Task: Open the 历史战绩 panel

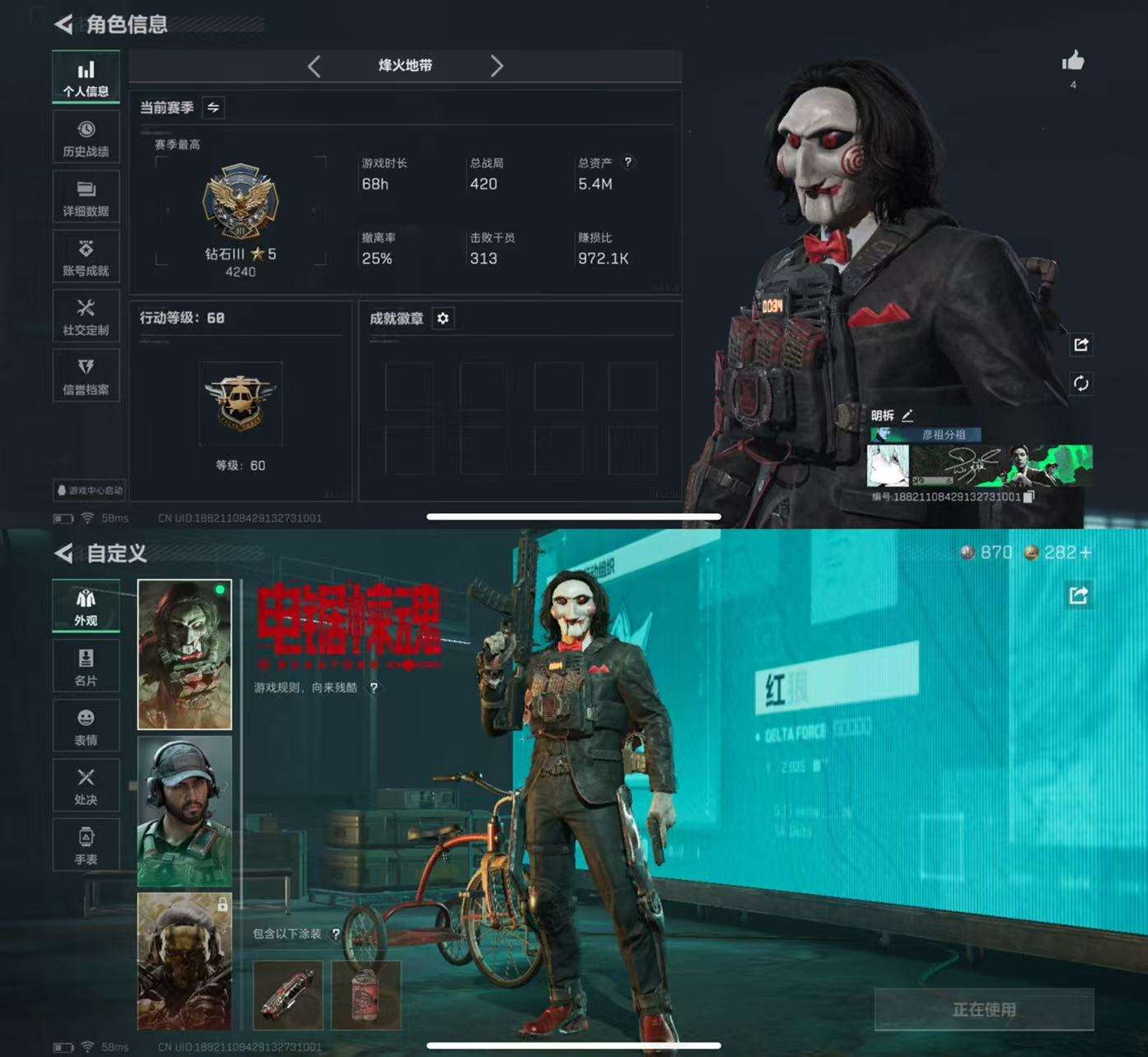Action: pyautogui.click(x=86, y=136)
